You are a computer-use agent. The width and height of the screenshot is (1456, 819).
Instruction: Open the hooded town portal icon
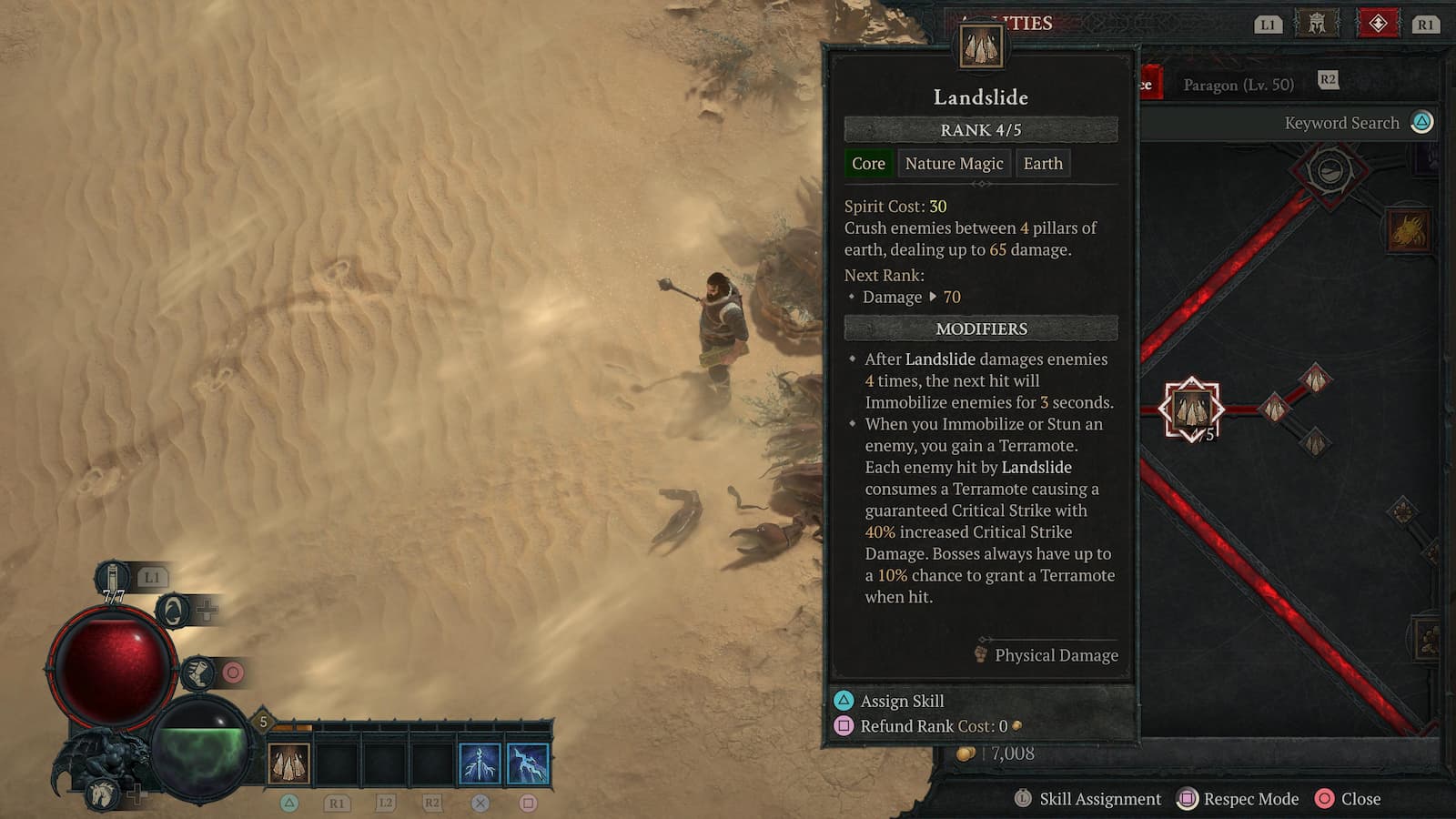click(173, 611)
